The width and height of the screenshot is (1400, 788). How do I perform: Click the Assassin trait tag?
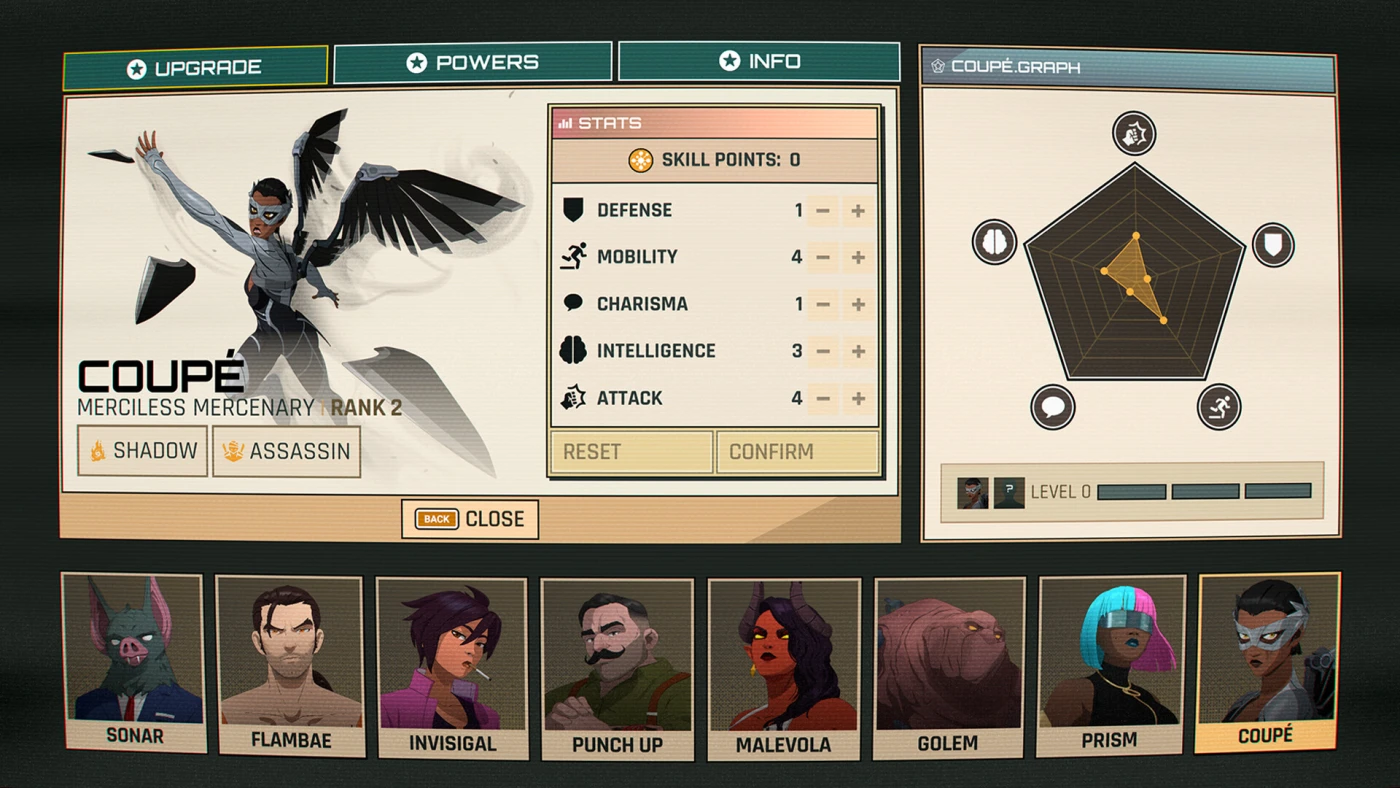pyautogui.click(x=286, y=451)
